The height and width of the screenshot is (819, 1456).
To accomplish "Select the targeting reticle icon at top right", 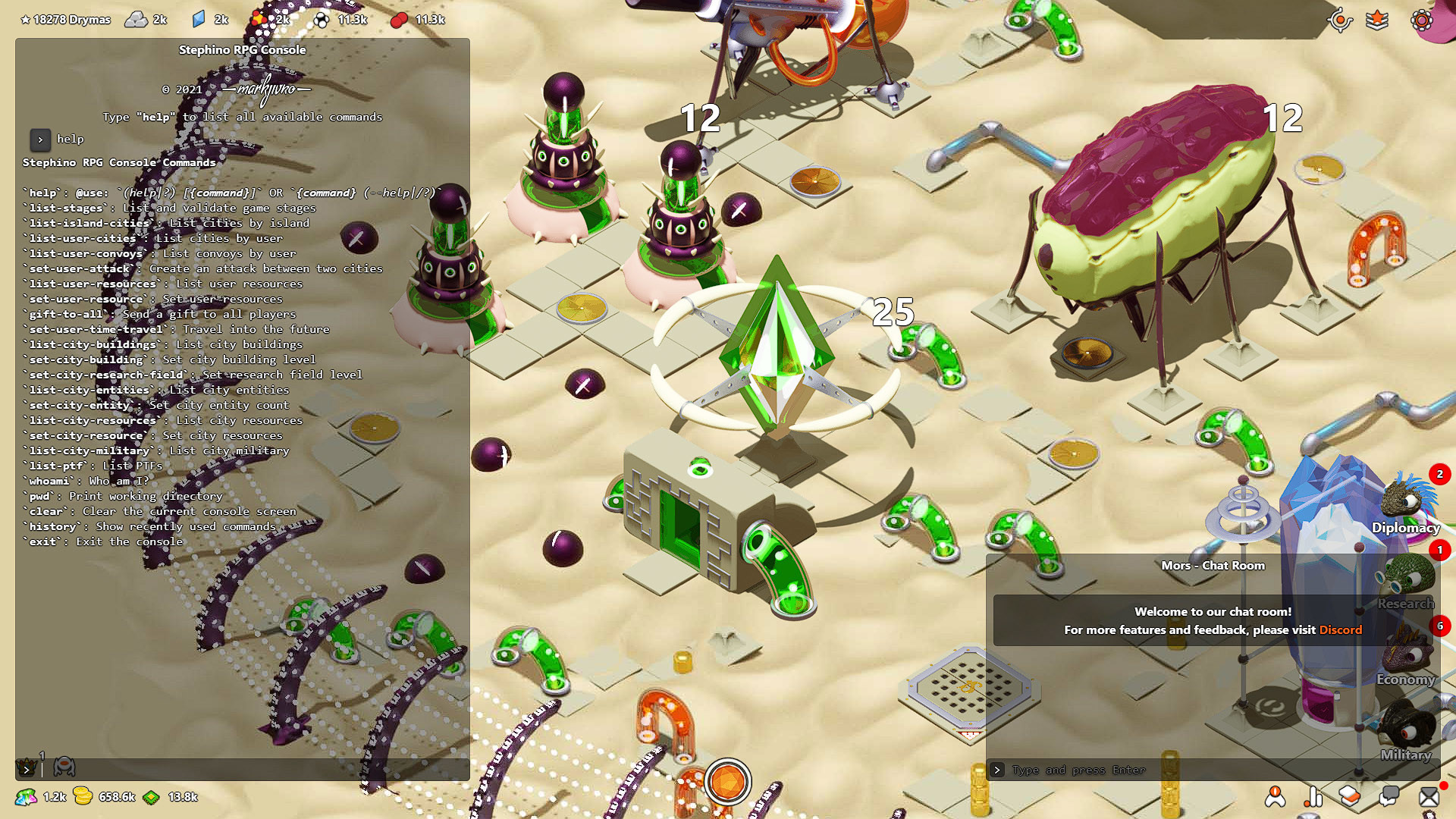I will (1339, 20).
